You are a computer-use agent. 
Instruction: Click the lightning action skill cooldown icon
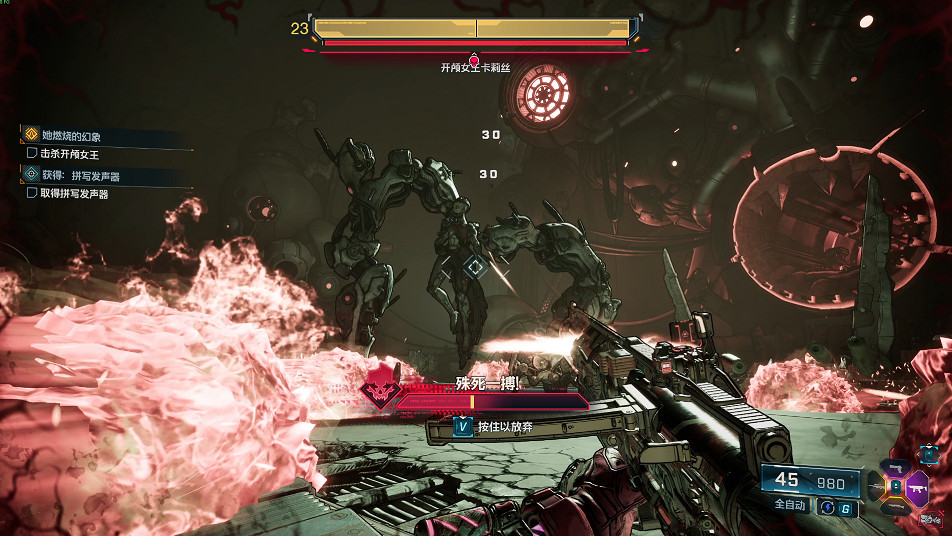tap(827, 508)
